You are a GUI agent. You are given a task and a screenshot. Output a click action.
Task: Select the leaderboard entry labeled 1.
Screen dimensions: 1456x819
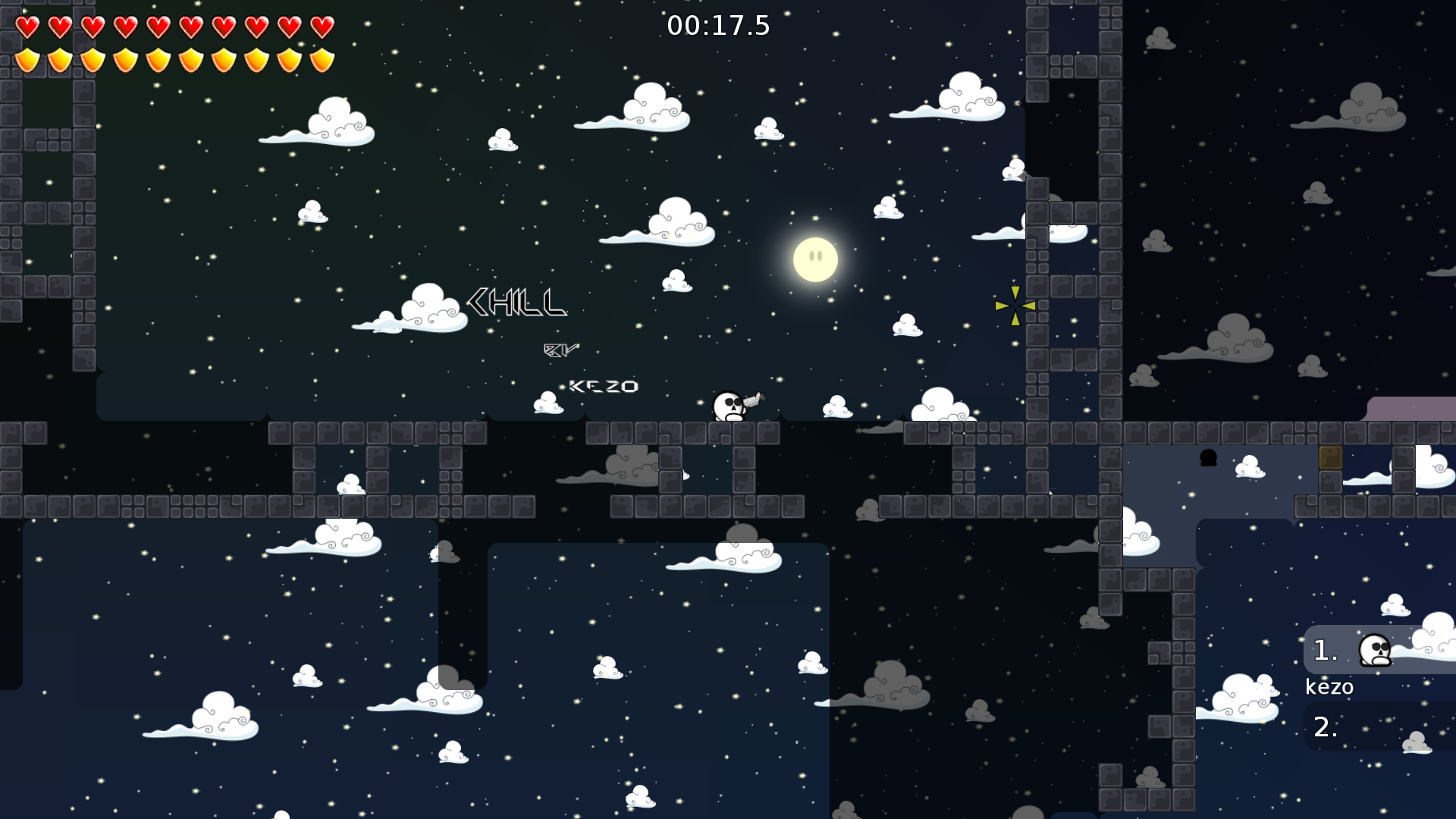pos(1324,651)
